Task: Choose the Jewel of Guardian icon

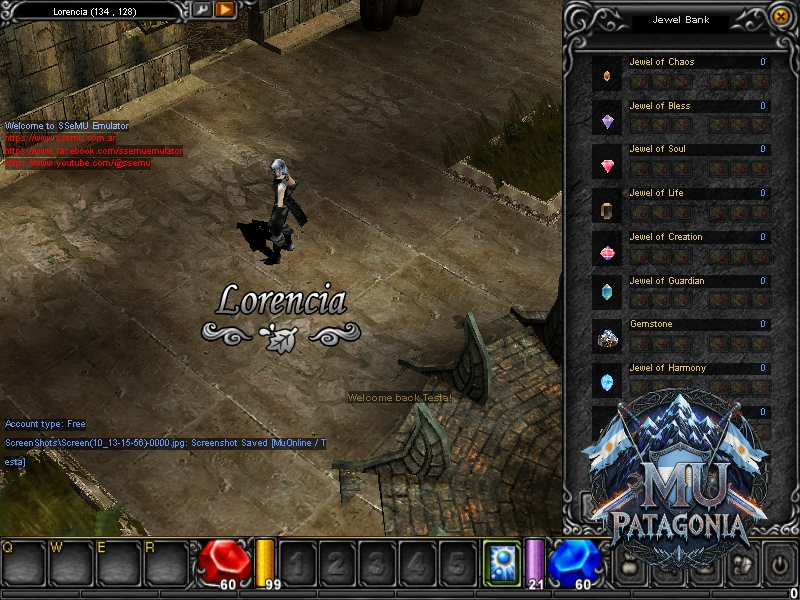Action: point(607,296)
